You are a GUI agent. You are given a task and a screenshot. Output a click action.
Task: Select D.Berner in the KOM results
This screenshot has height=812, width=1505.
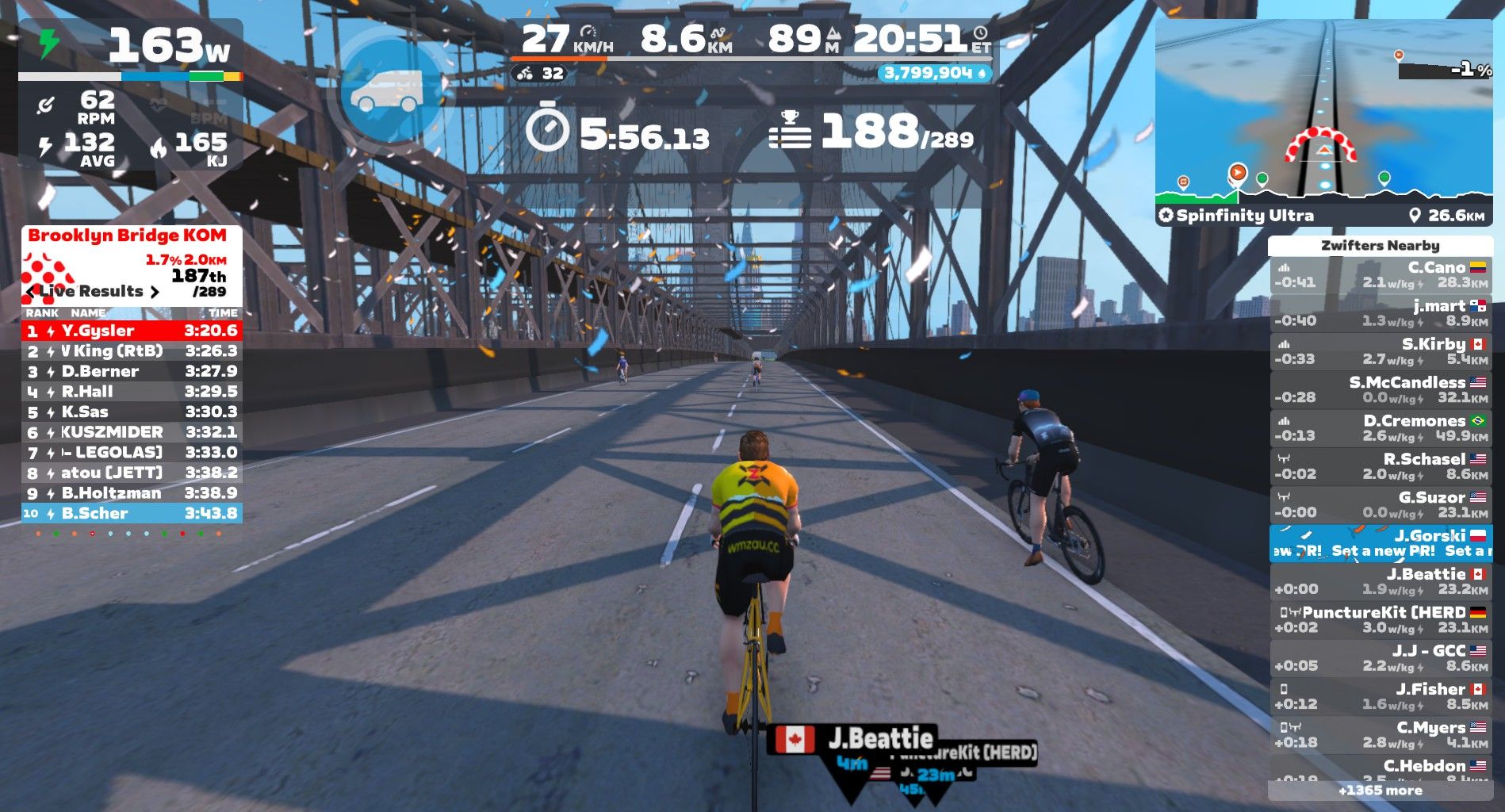(132, 371)
